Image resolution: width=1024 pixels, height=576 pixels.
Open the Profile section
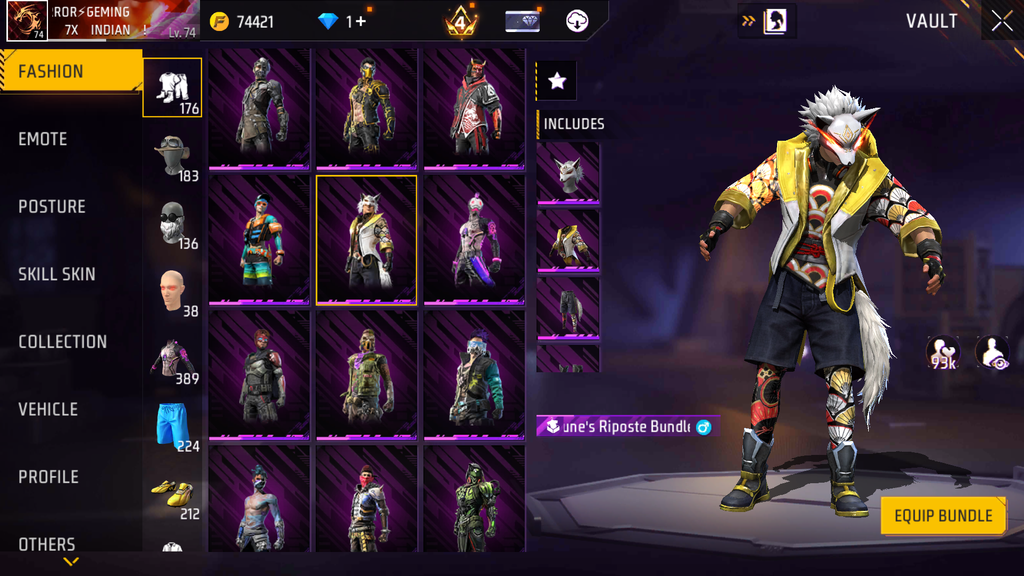[48, 477]
